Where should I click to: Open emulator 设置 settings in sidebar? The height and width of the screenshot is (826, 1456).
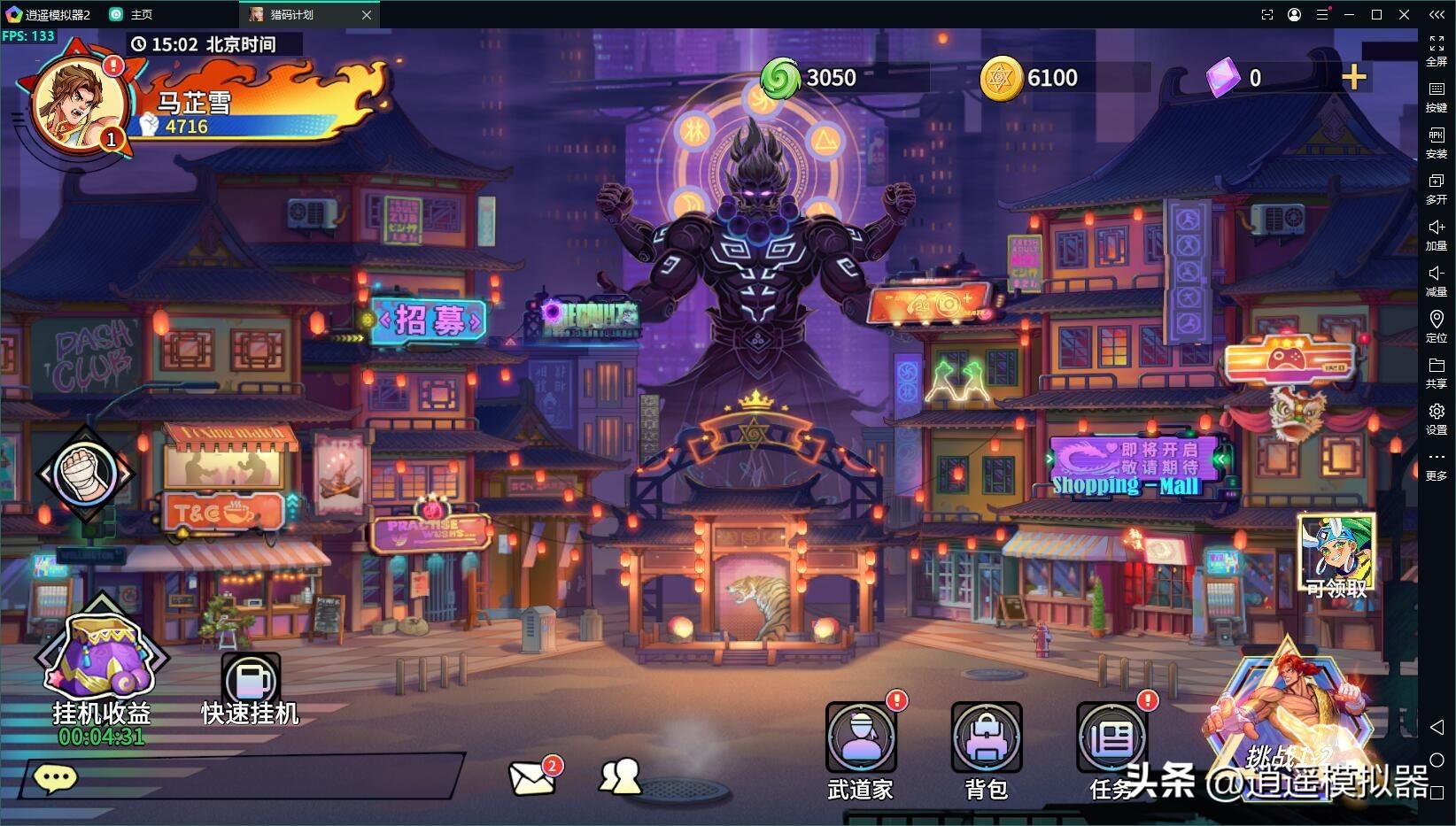(x=1437, y=418)
